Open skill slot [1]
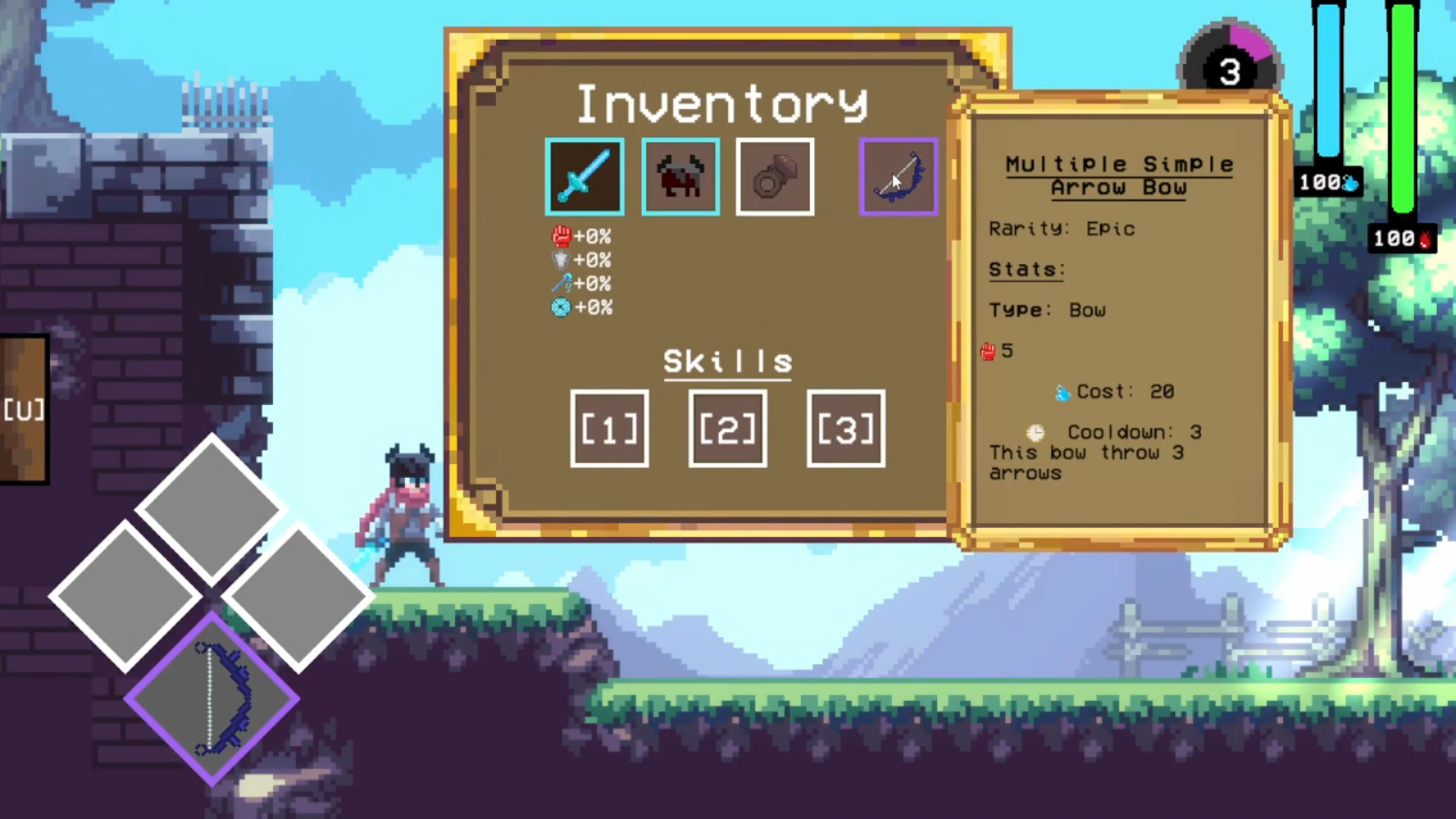Screen dimensions: 1456x819 click(x=609, y=429)
